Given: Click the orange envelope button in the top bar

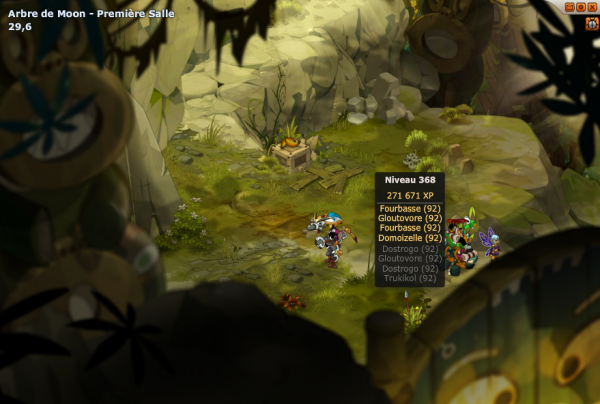Looking at the screenshot, I should pyautogui.click(x=570, y=7).
